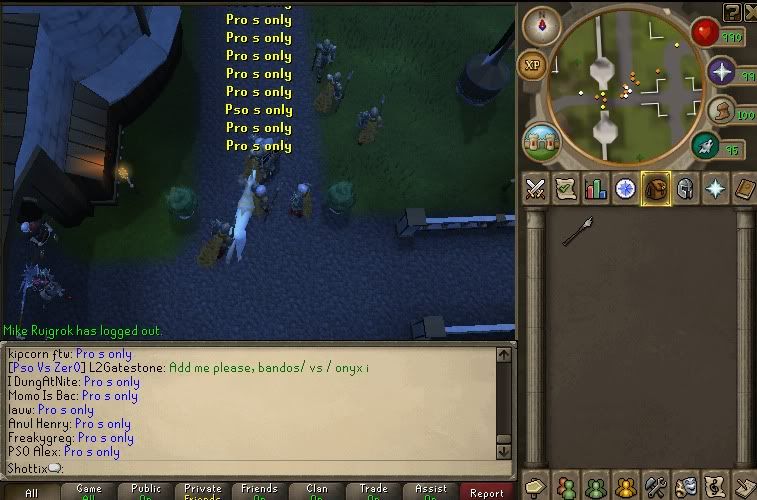Click the compass above the minimap
The image size is (757, 500).
(542, 24)
